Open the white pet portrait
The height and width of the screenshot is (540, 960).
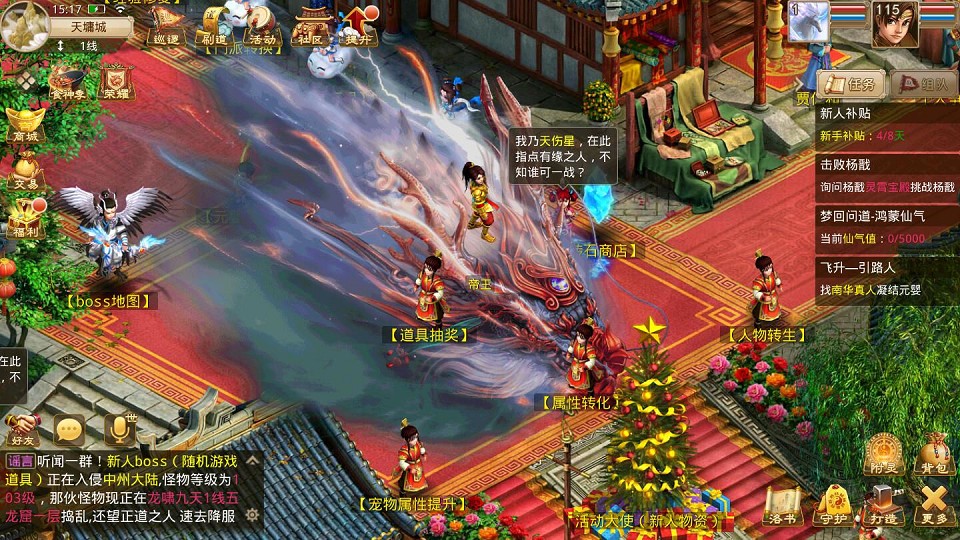[809, 22]
